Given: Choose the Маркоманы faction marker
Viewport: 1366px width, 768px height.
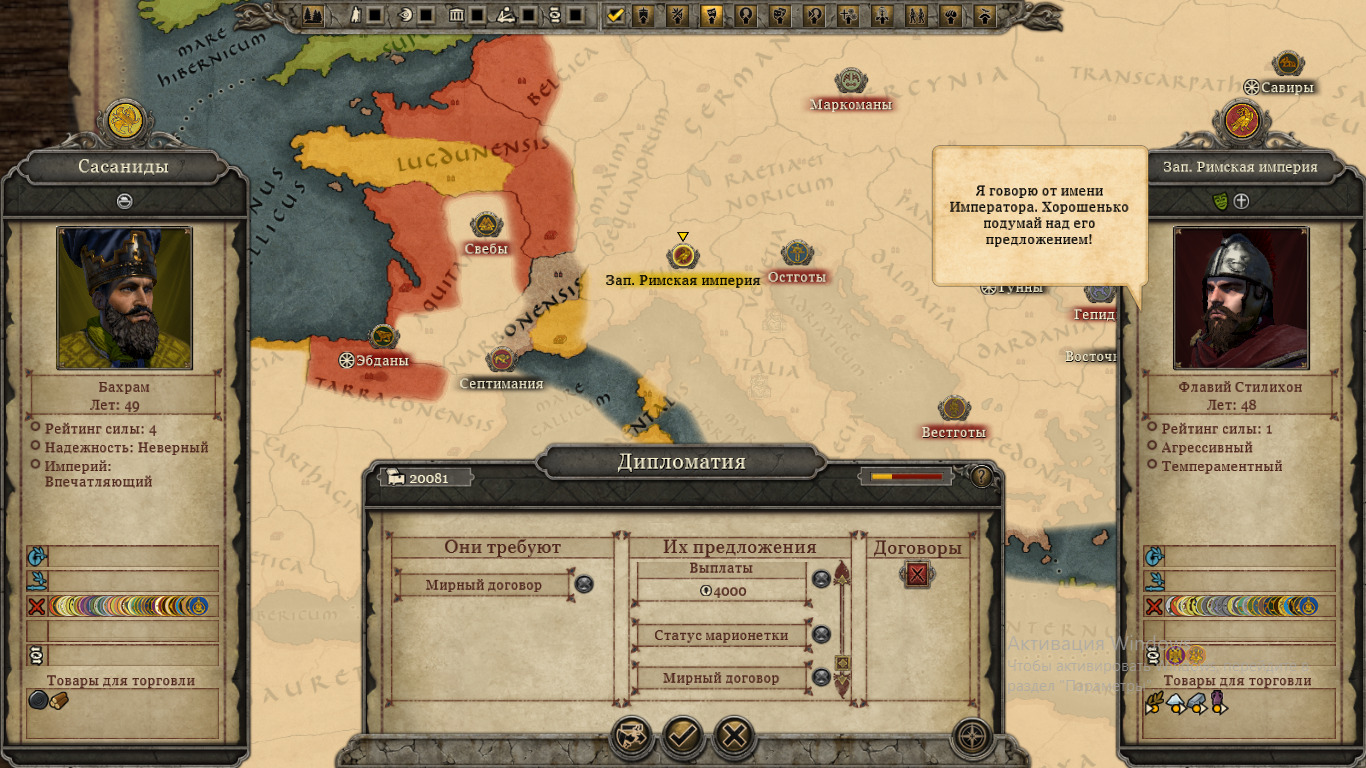Looking at the screenshot, I should click(x=851, y=82).
